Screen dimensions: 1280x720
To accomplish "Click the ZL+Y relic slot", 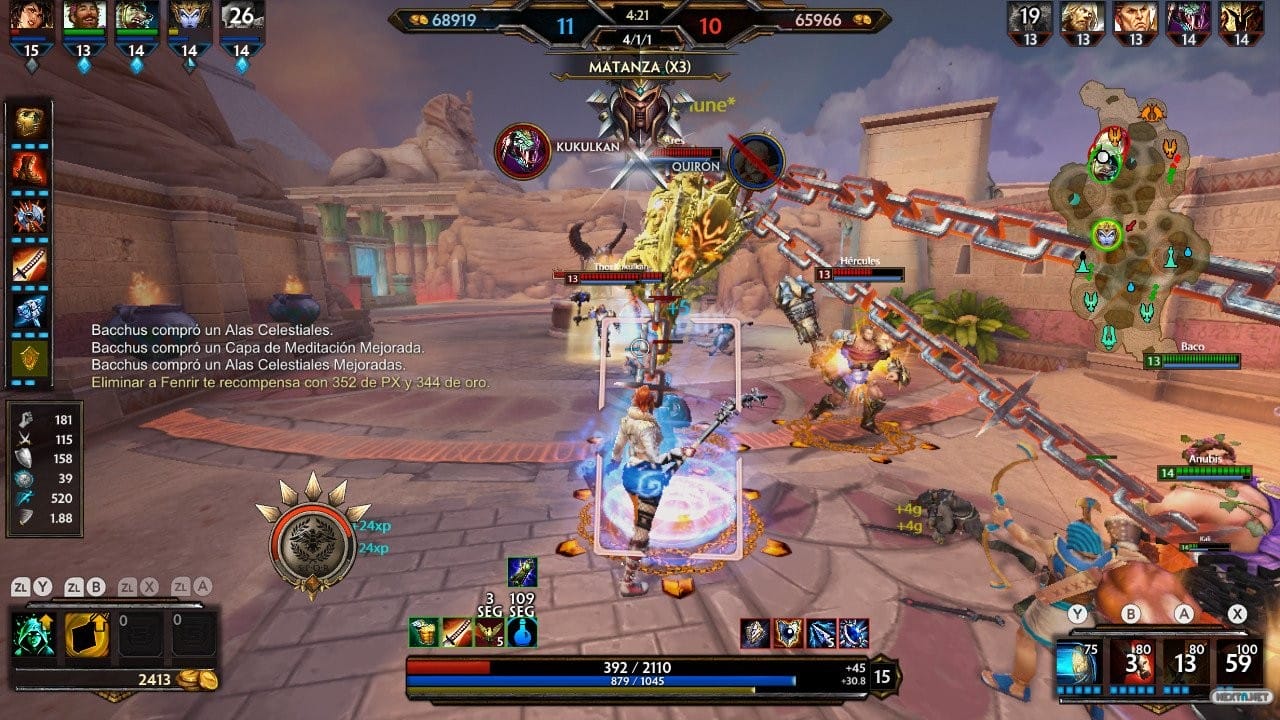I will 35,632.
